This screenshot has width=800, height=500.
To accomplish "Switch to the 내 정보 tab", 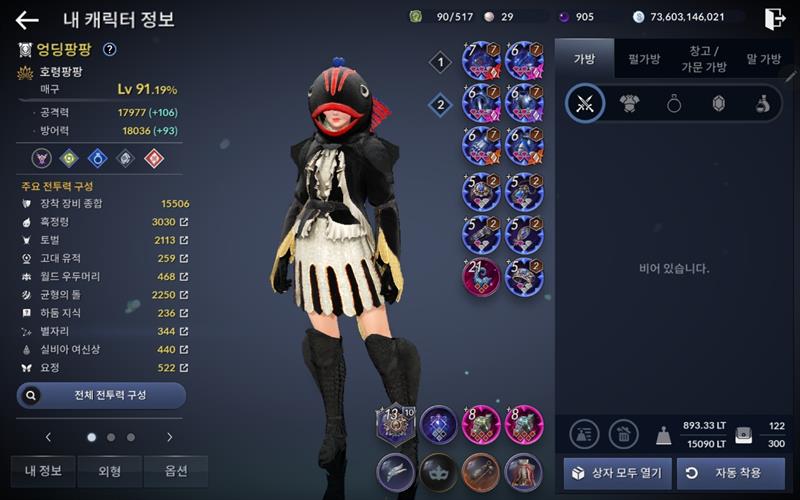I will (x=43, y=471).
